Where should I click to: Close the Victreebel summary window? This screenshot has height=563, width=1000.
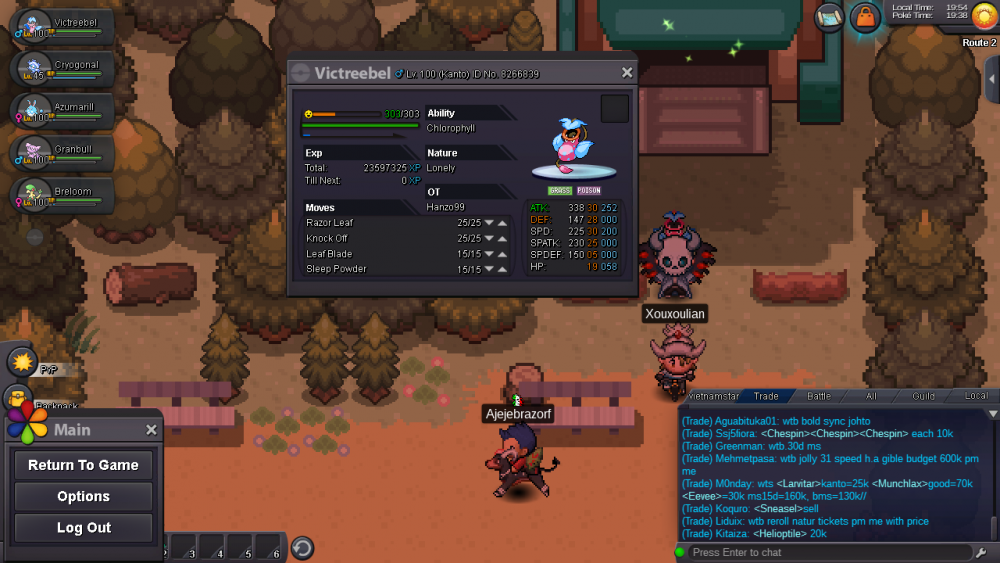[x=627, y=73]
